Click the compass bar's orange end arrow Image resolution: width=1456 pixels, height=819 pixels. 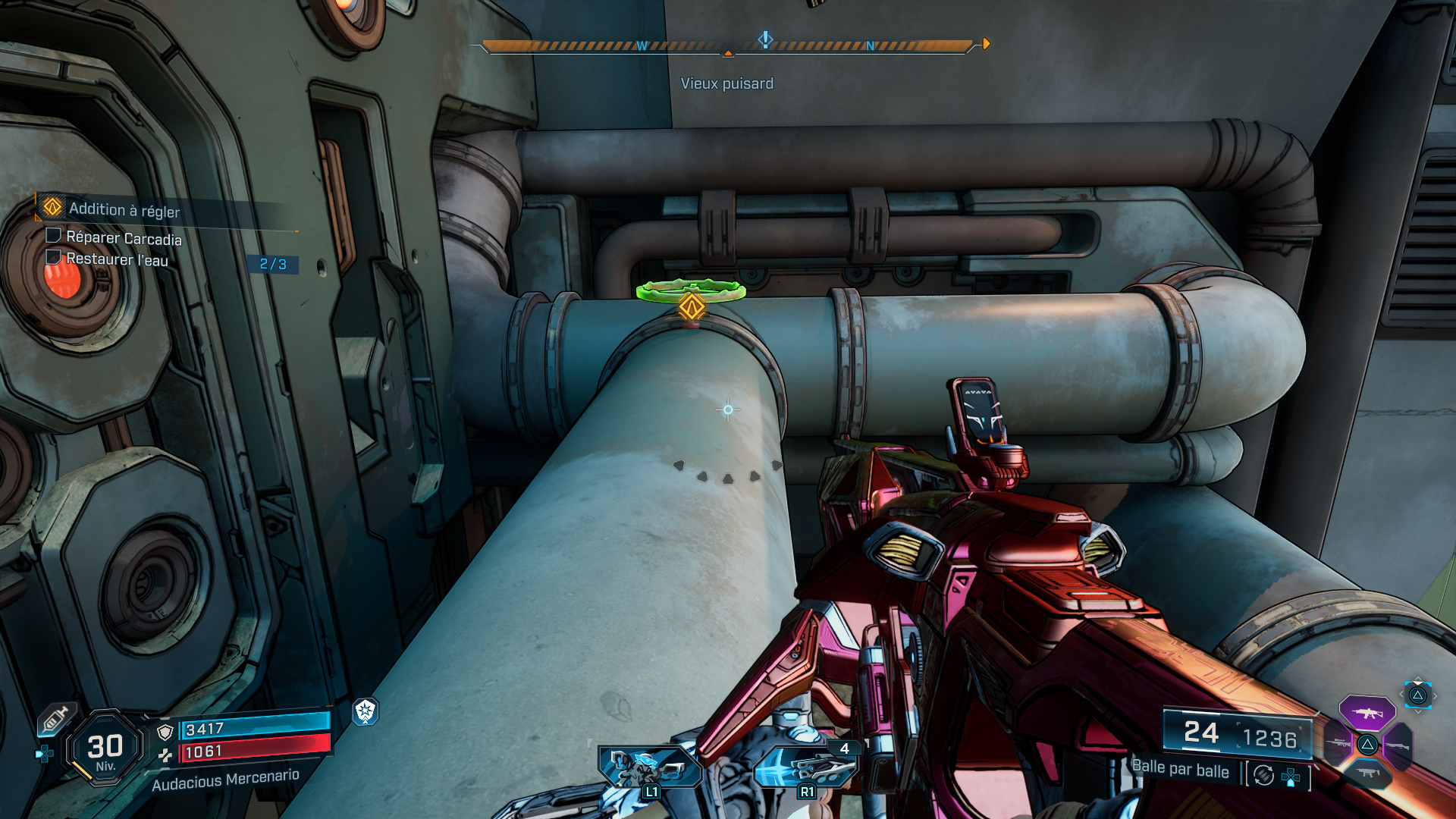(986, 44)
